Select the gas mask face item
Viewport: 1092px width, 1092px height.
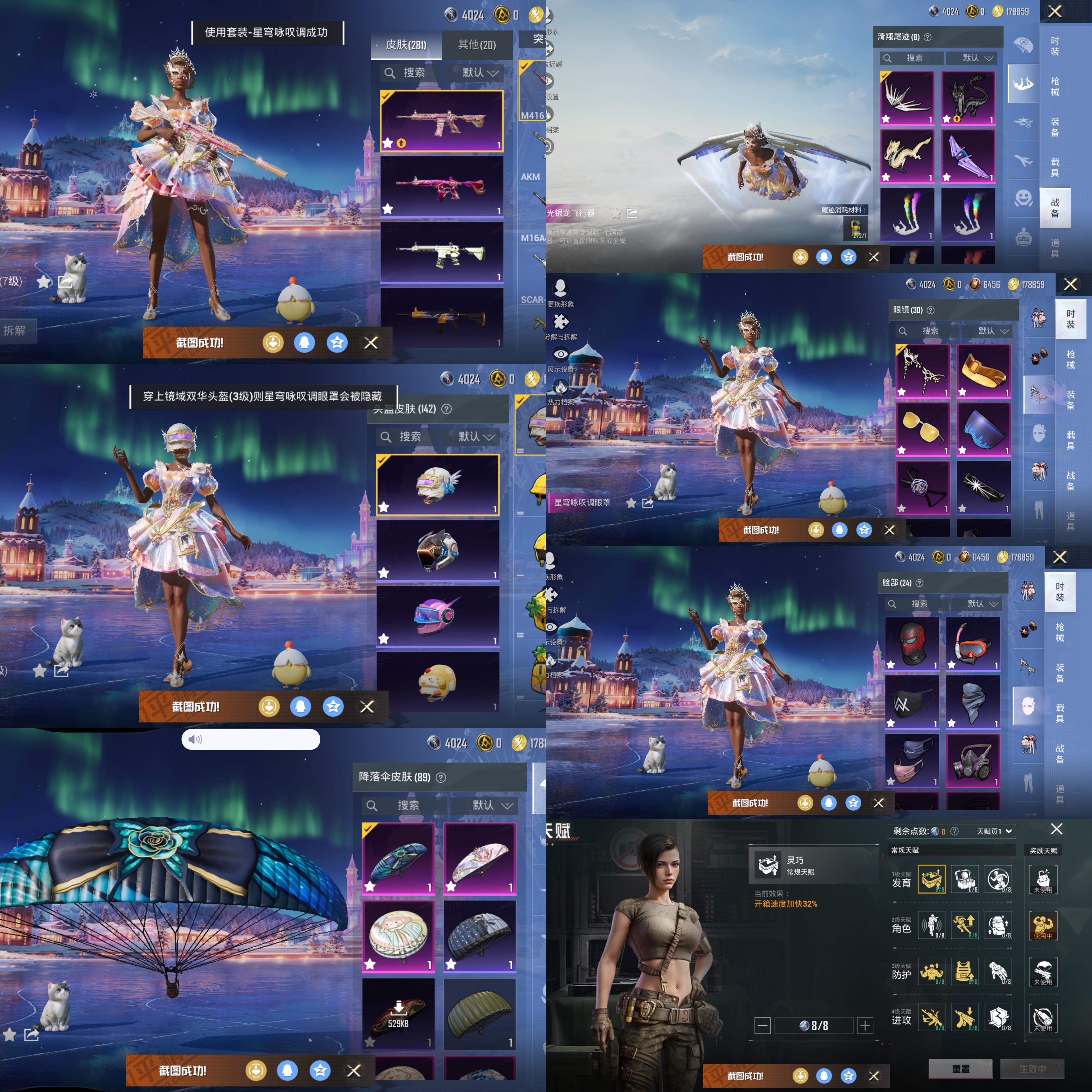tap(972, 760)
